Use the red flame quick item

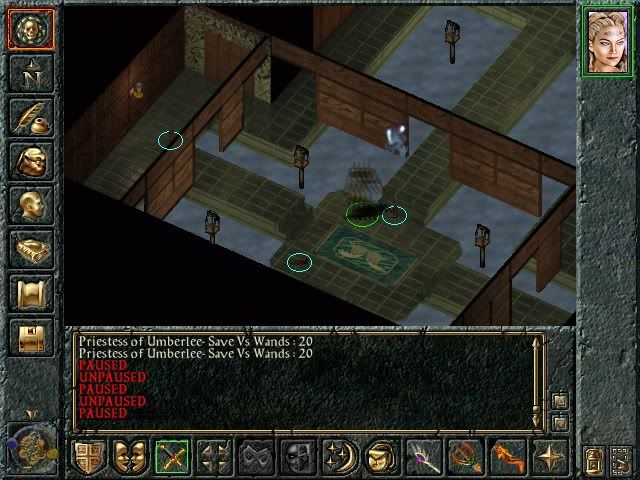[508, 457]
